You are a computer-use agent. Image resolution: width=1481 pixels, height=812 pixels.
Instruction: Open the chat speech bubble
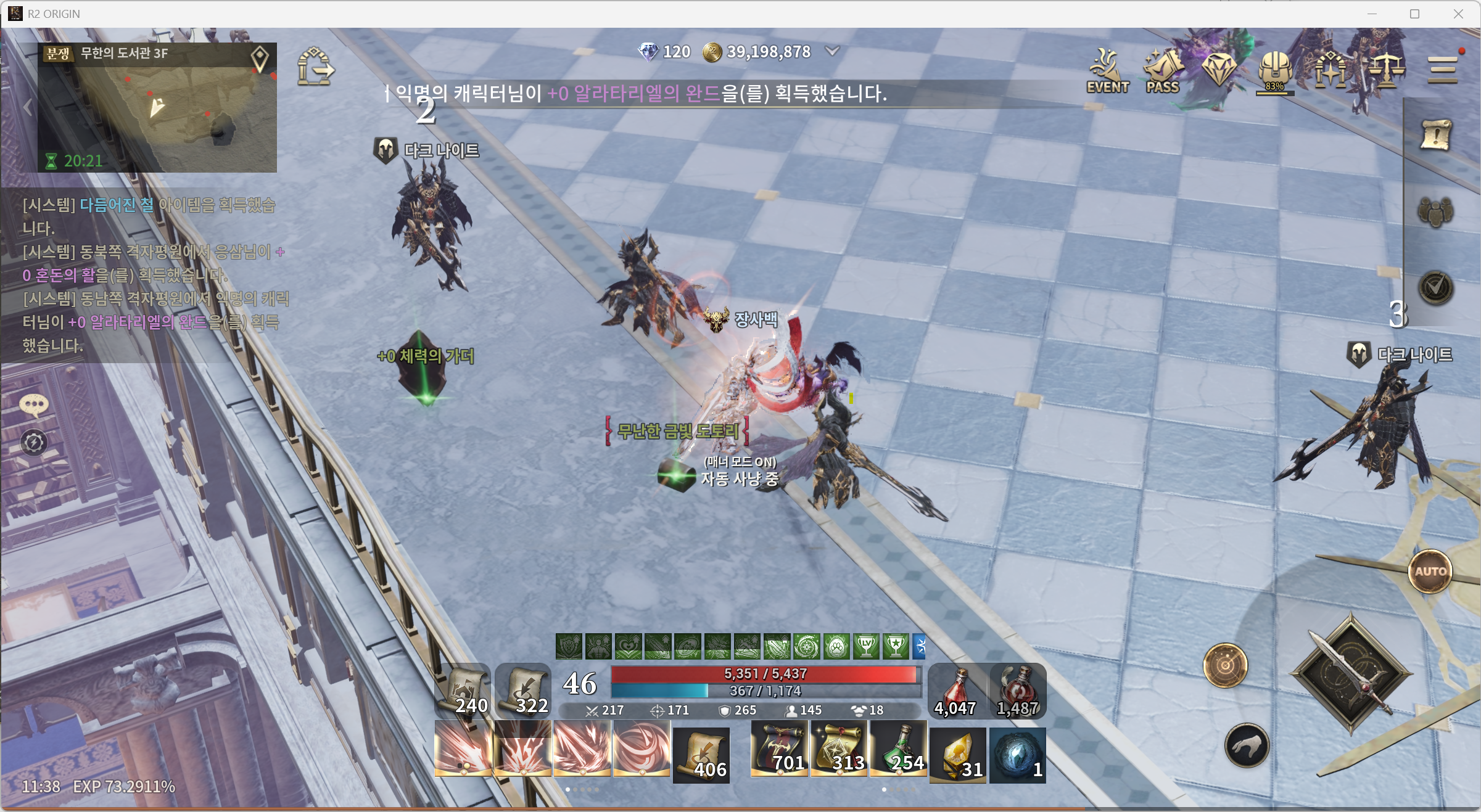(34, 404)
